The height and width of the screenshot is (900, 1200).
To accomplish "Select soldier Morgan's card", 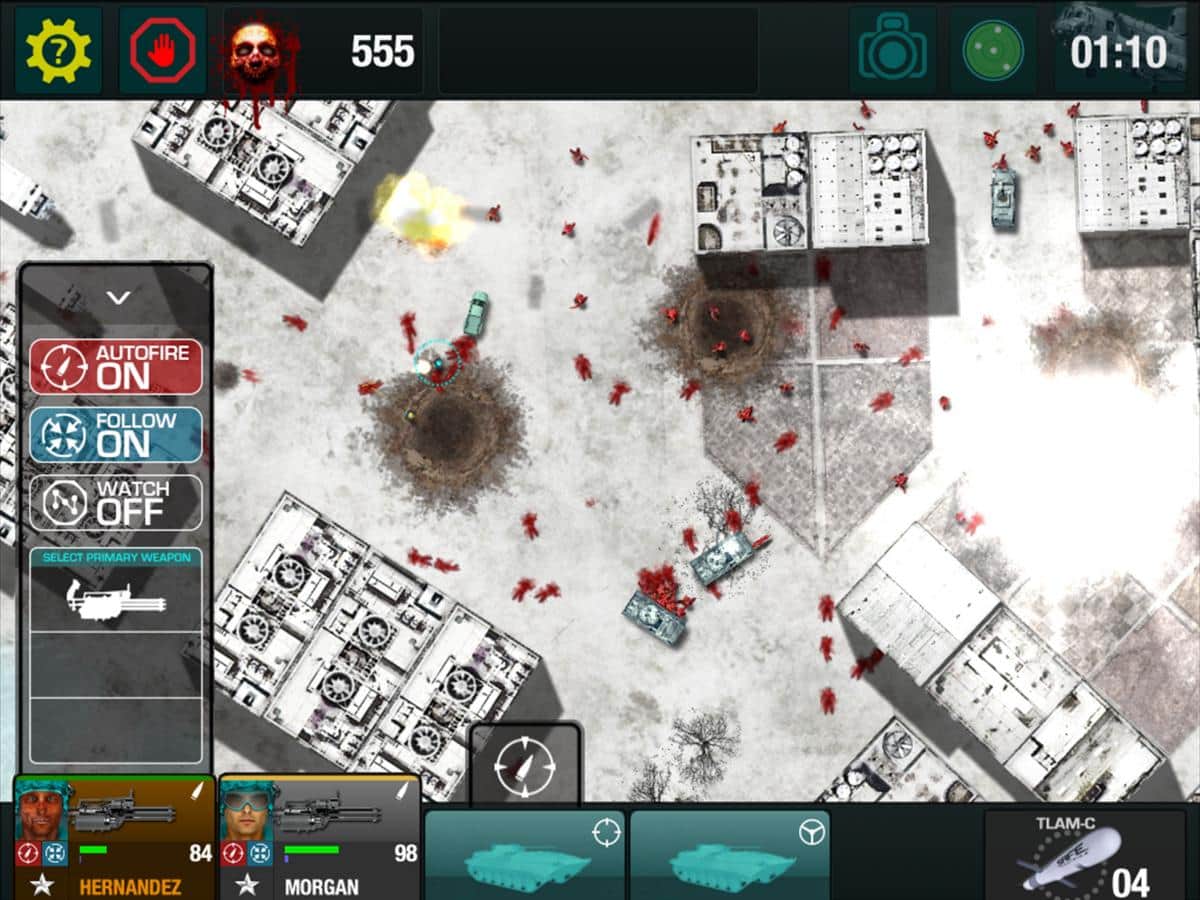I will (x=319, y=838).
